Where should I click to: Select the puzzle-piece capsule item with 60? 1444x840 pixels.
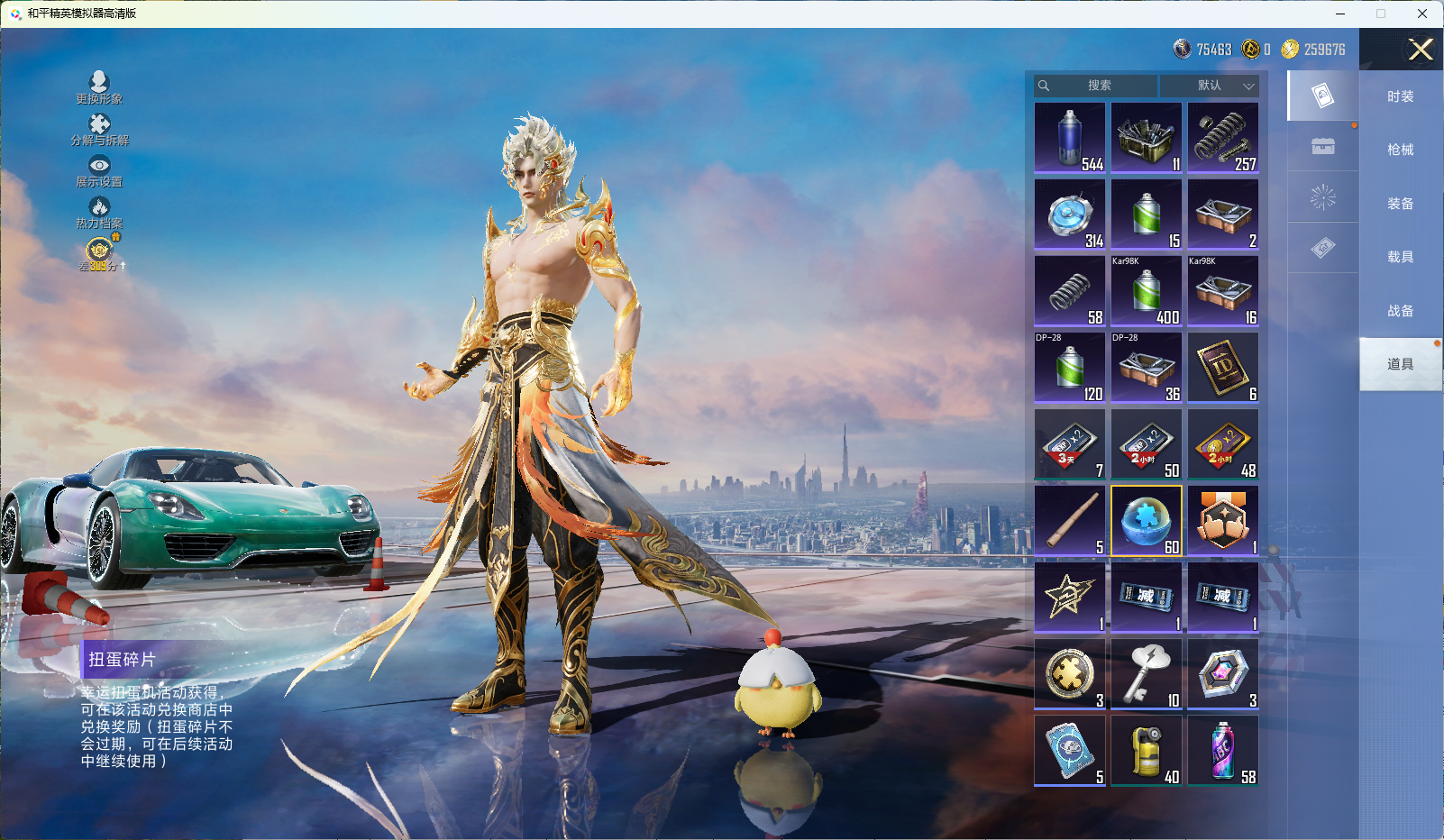[x=1147, y=521]
